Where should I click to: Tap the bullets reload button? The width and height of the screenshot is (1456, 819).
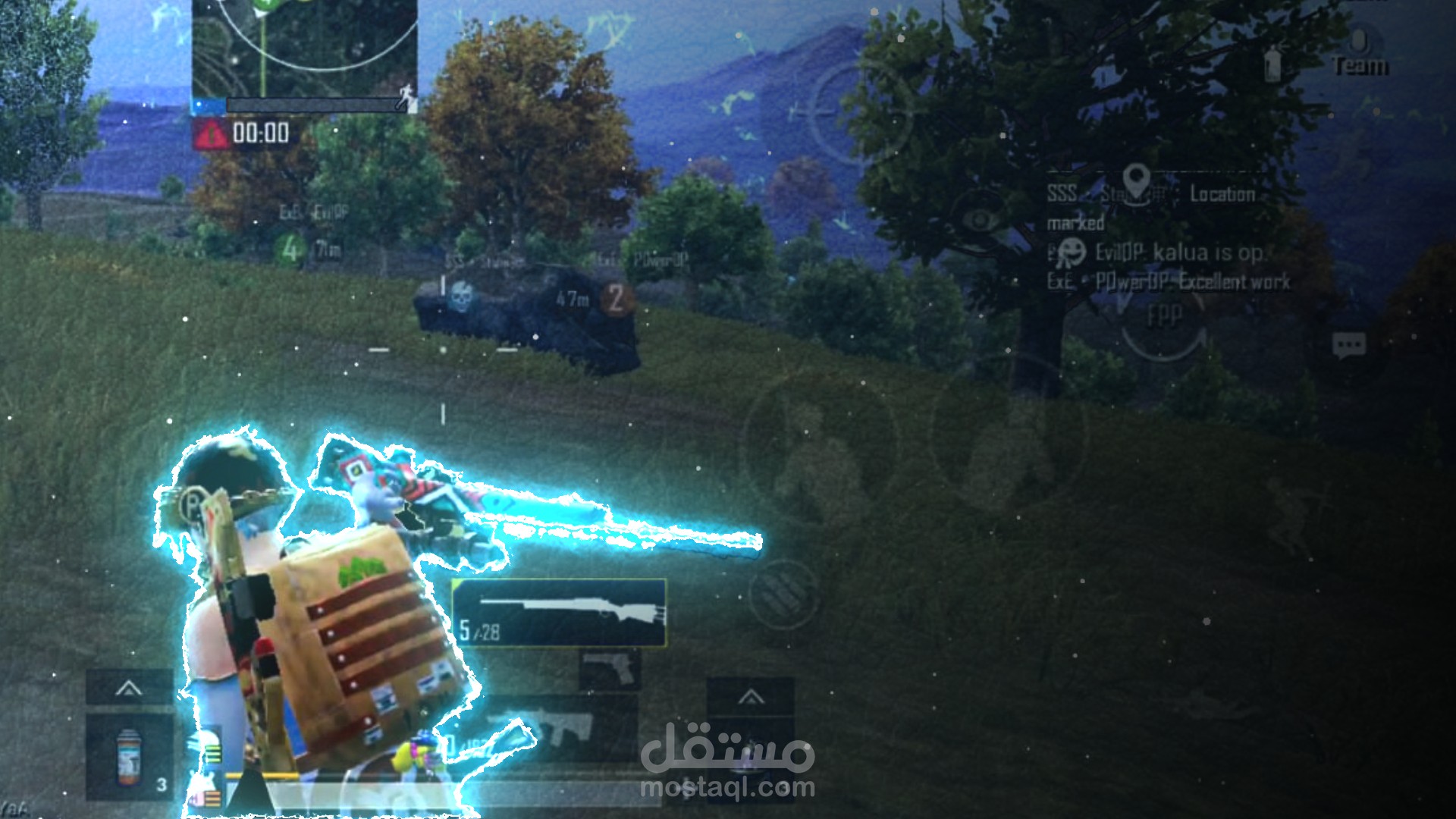coord(784,596)
